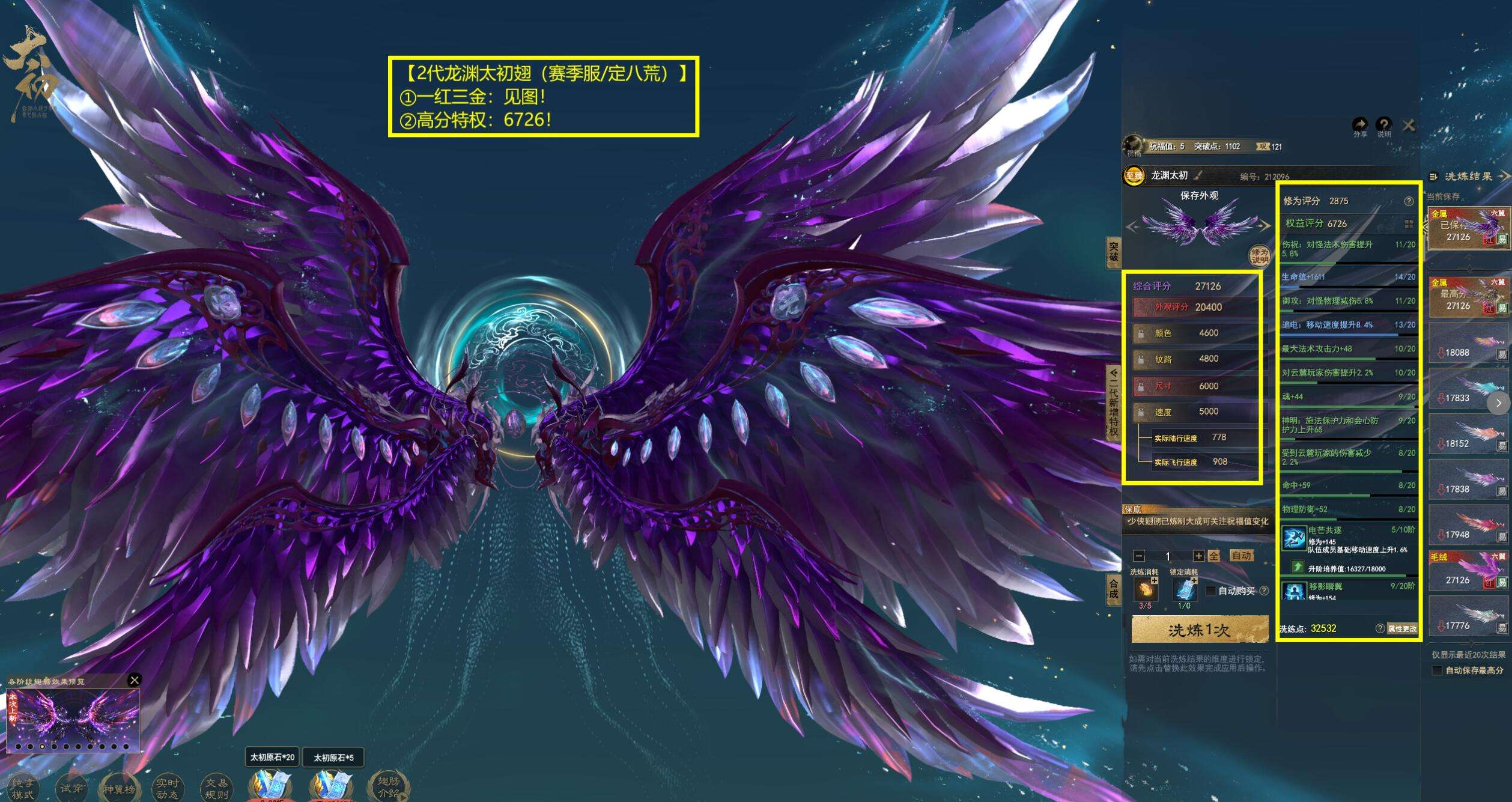Switch to the 突破 side tab
Image resolution: width=1512 pixels, height=802 pixels.
[1113, 252]
